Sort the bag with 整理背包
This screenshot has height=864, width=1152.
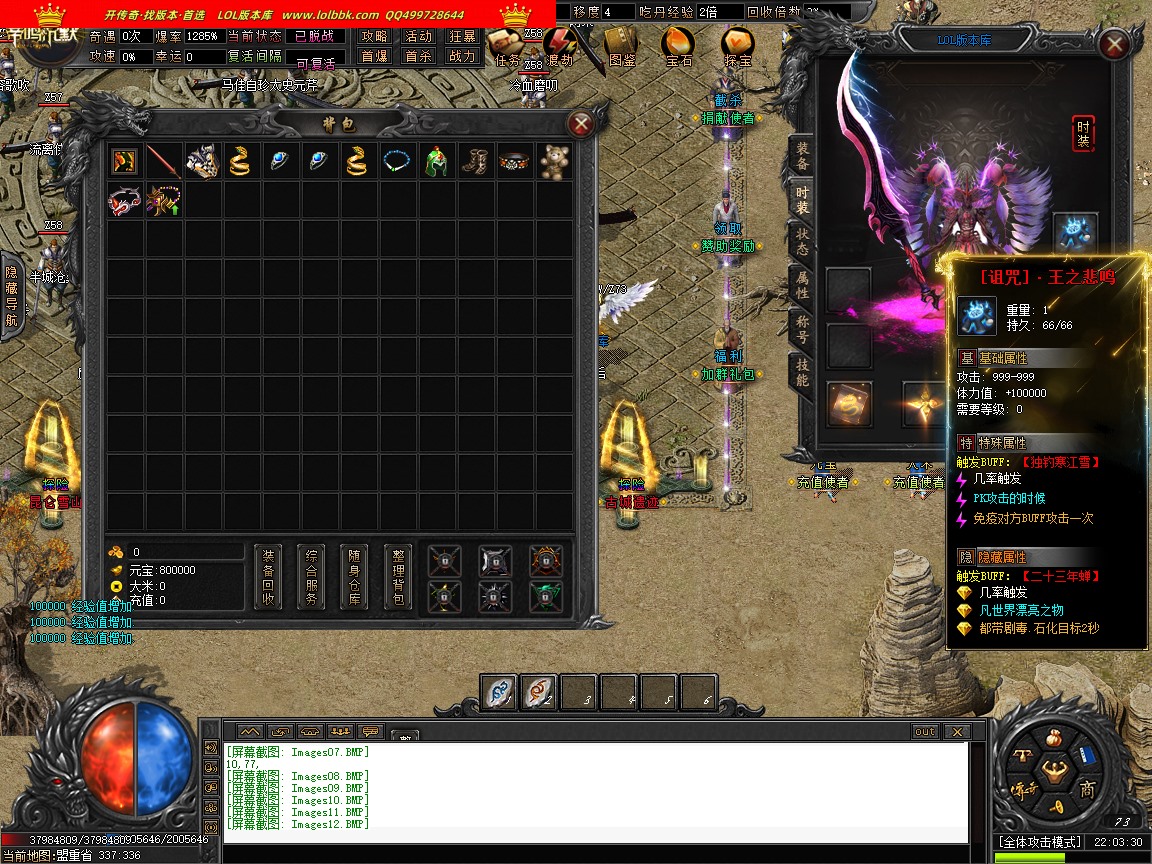point(397,577)
